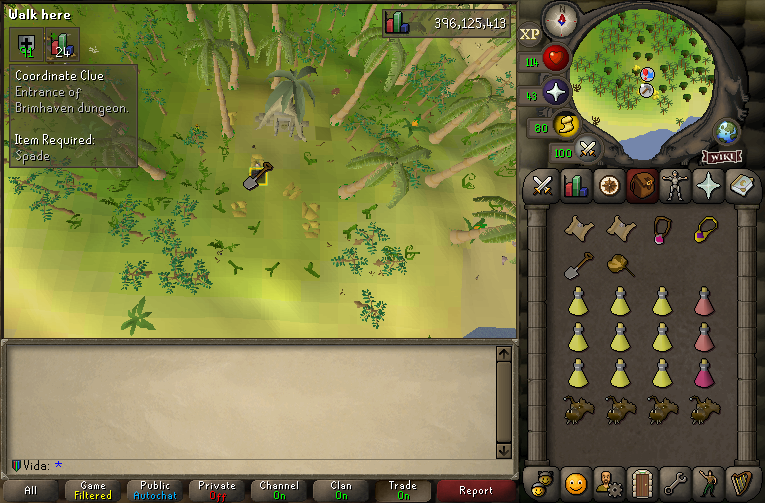Open the world map globe icon

726,132
